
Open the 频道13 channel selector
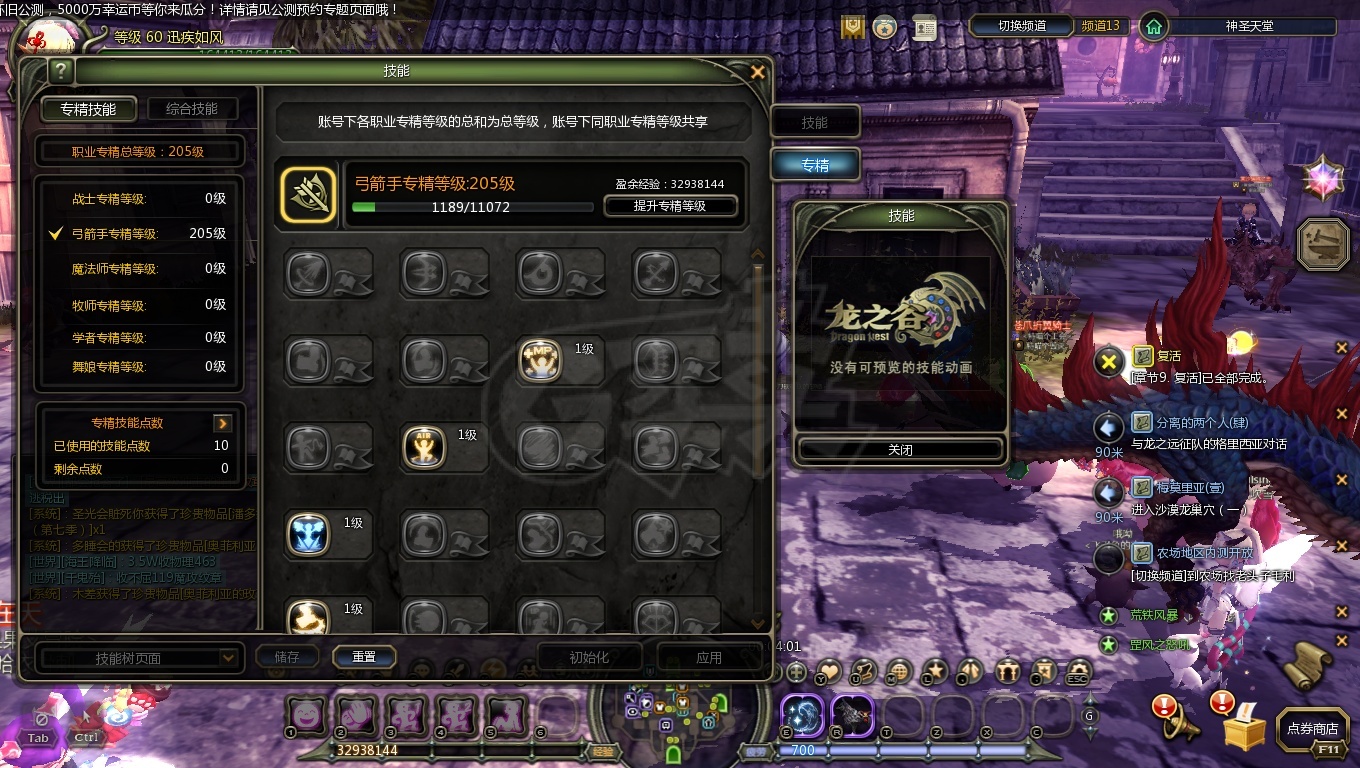pos(1100,27)
